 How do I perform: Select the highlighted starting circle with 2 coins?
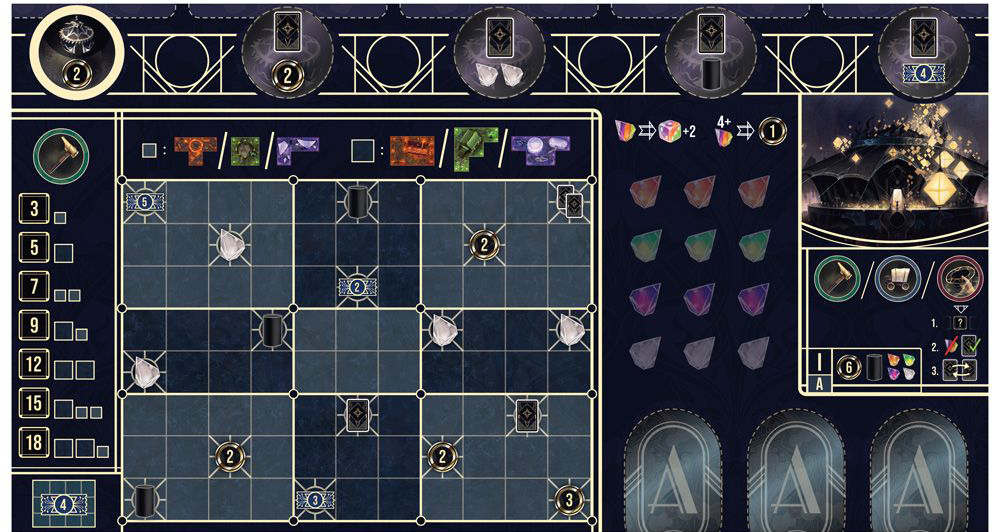pos(77,54)
